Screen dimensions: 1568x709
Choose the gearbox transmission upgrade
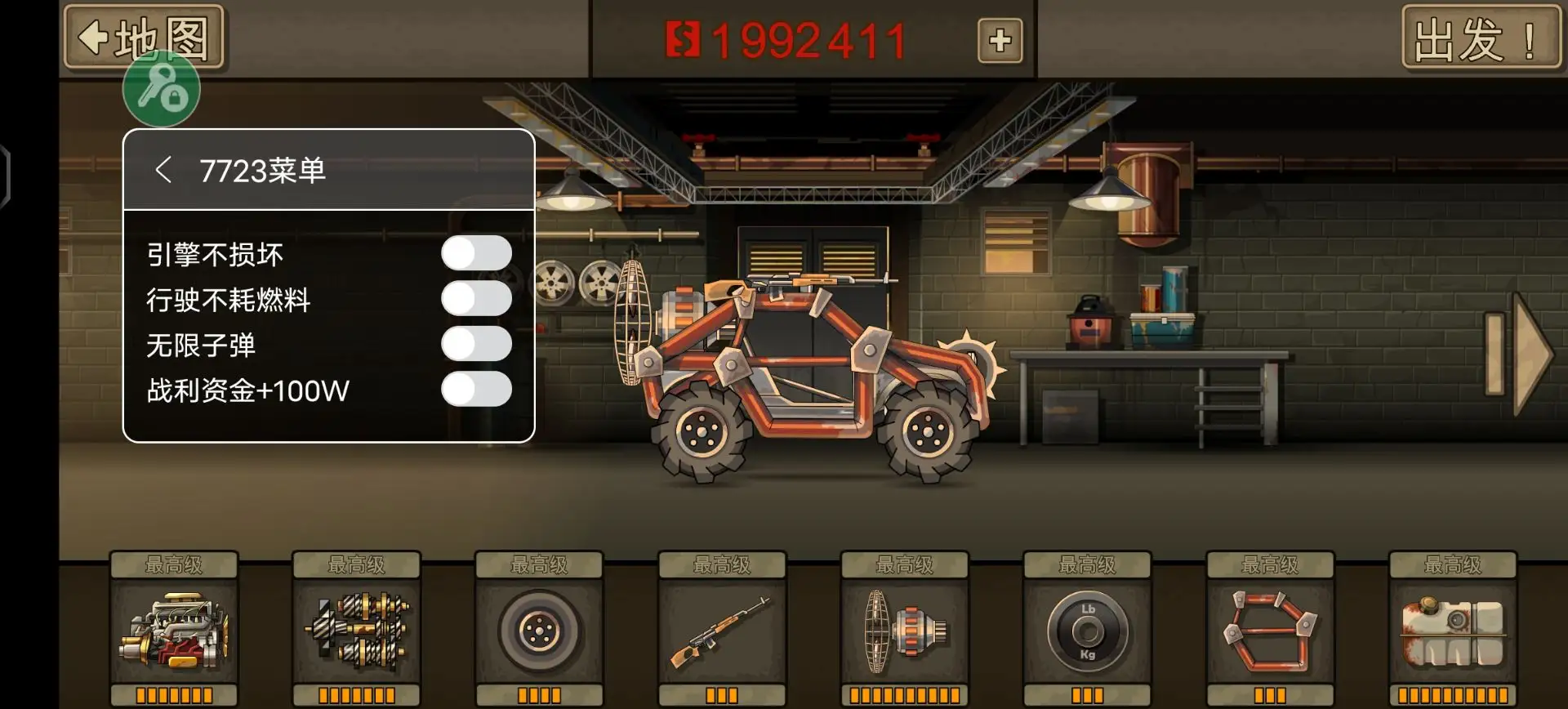point(357,631)
